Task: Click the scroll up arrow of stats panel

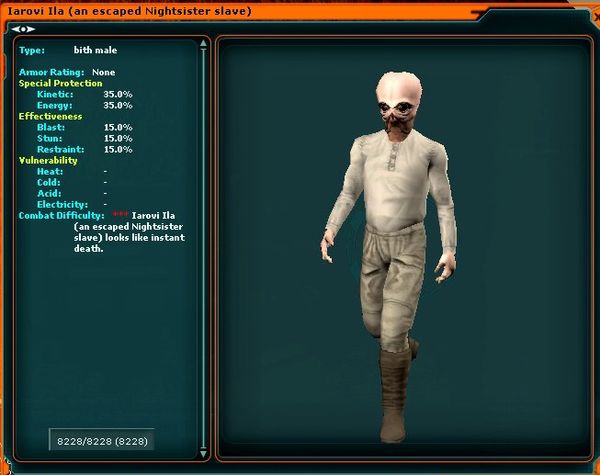Action: pyautogui.click(x=203, y=45)
